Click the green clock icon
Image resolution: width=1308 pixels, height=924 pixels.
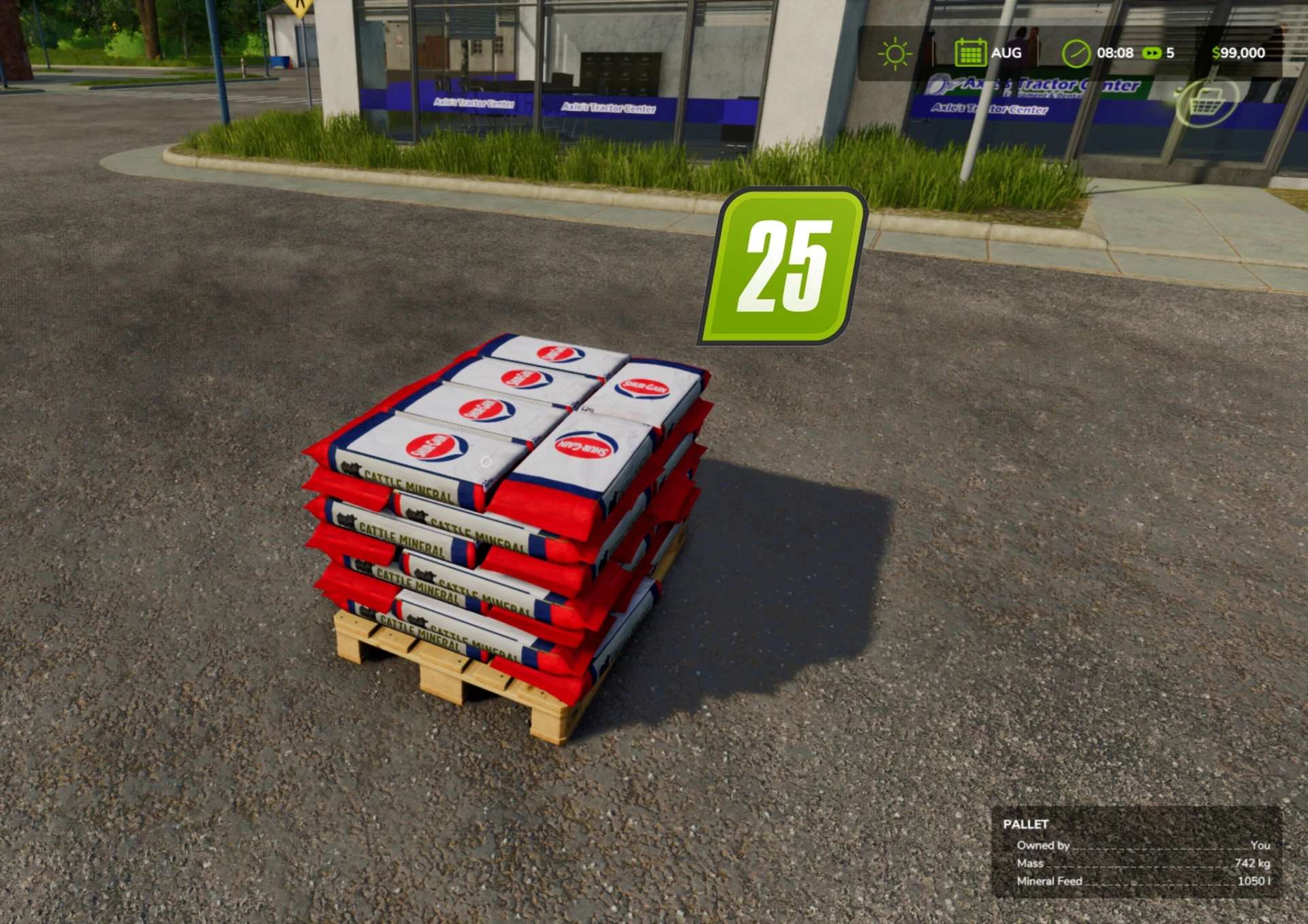pos(1076,54)
